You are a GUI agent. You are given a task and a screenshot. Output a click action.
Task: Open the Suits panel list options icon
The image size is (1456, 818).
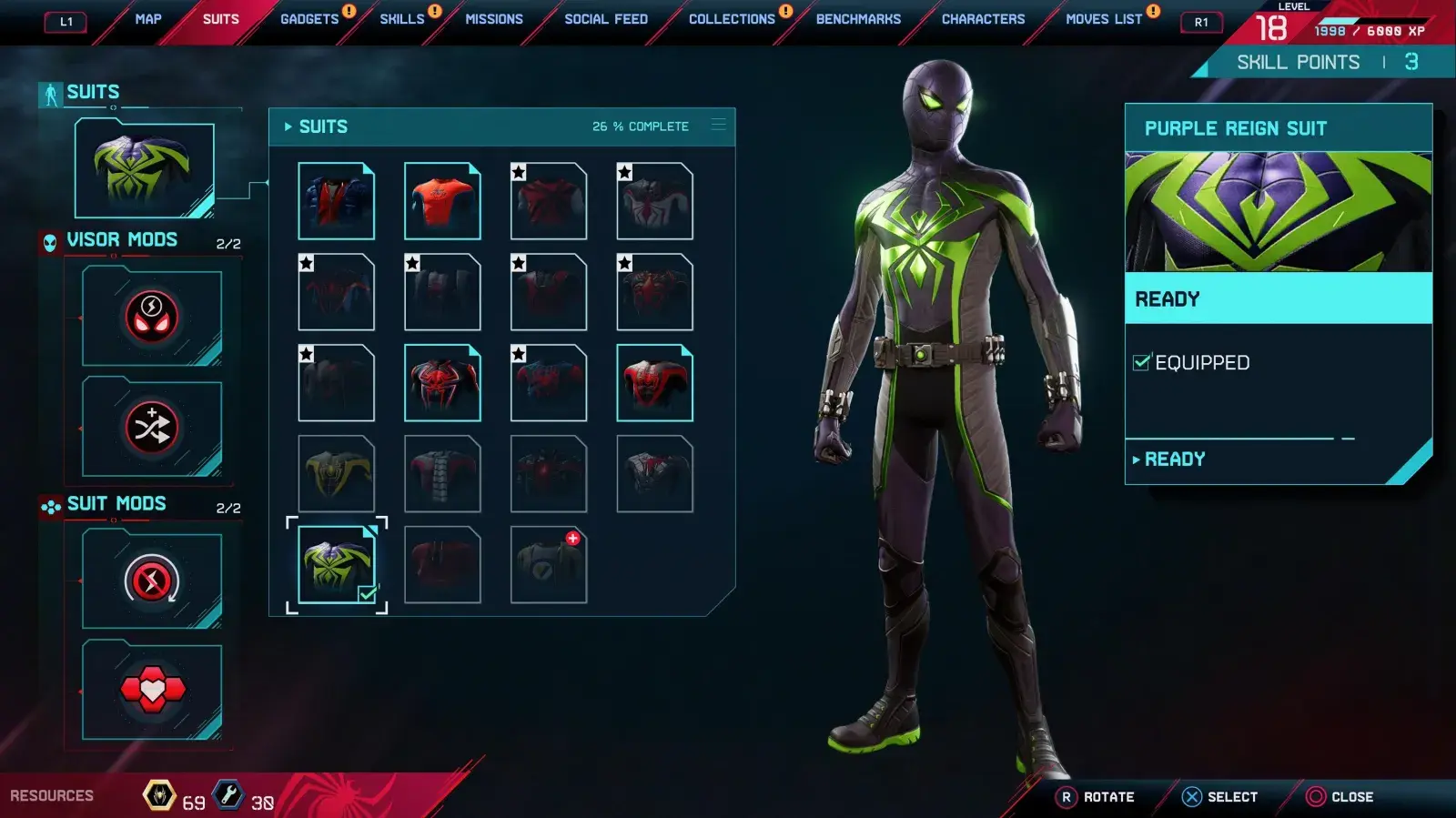[719, 125]
